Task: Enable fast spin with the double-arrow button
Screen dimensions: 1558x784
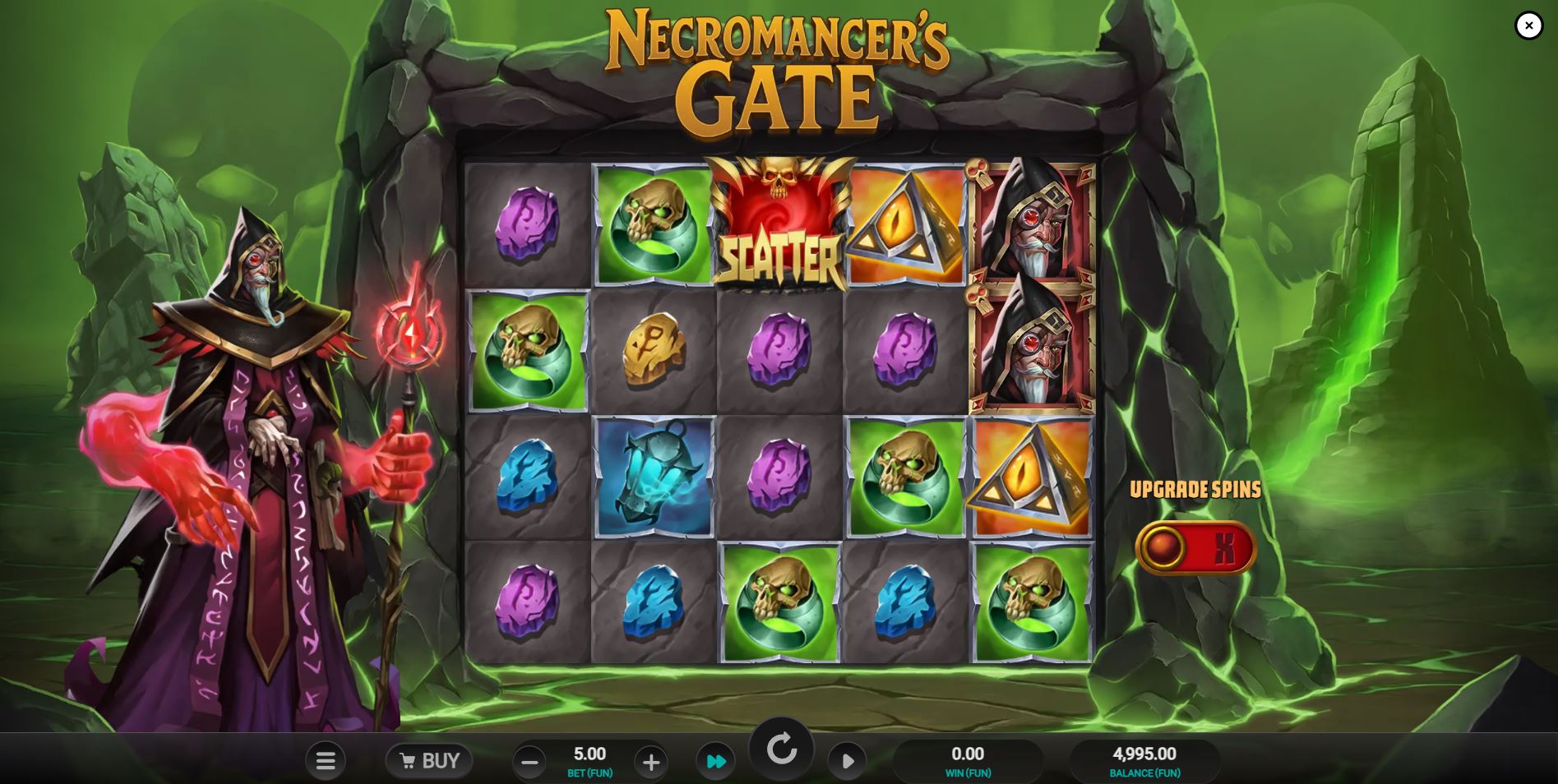Action: 715,761
